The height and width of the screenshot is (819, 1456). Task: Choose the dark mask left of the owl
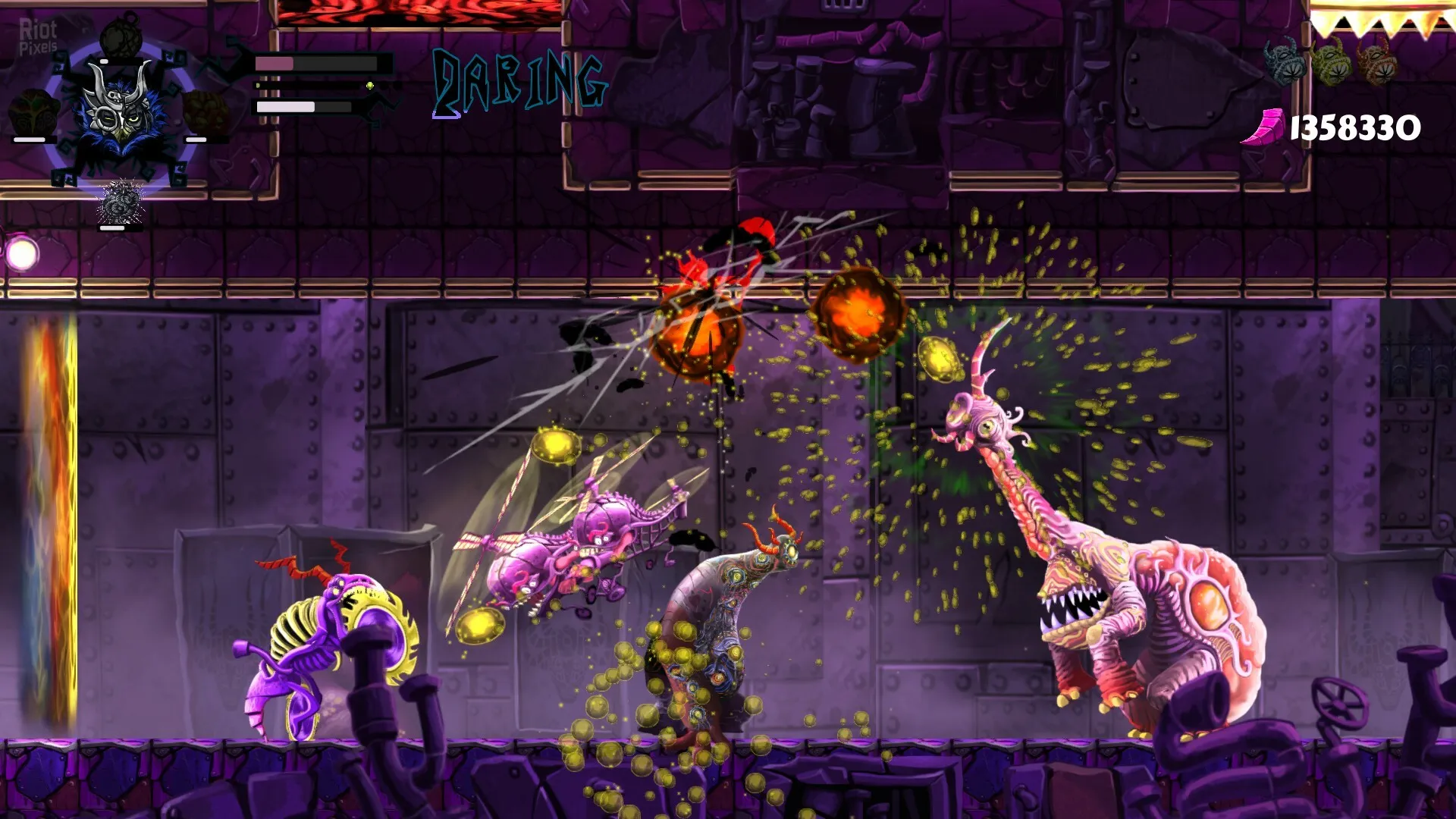(x=32, y=112)
